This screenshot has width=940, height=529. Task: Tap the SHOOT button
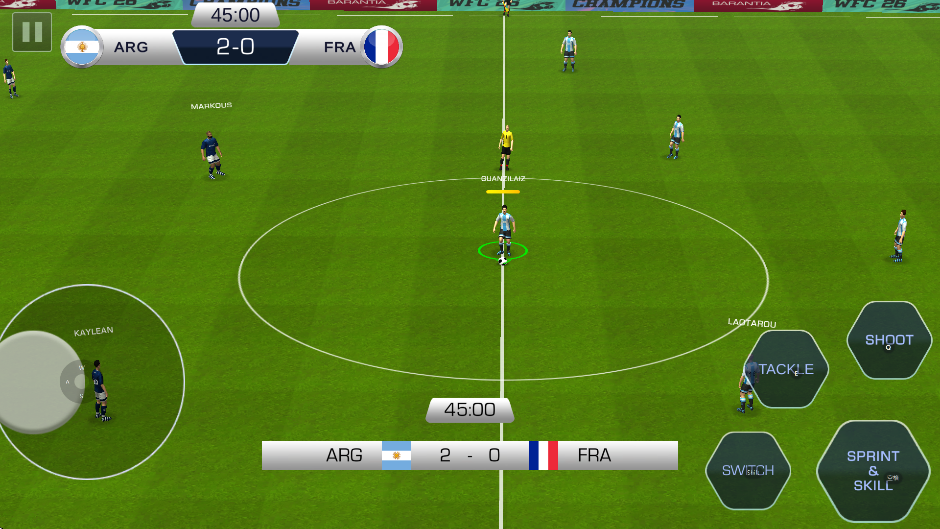coord(889,340)
